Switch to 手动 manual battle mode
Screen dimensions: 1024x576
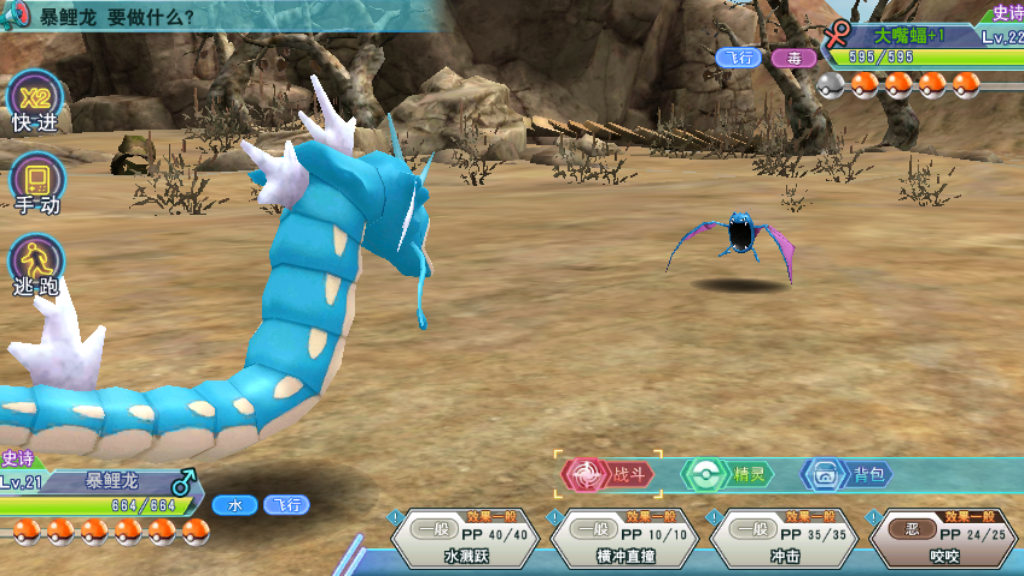point(37,185)
